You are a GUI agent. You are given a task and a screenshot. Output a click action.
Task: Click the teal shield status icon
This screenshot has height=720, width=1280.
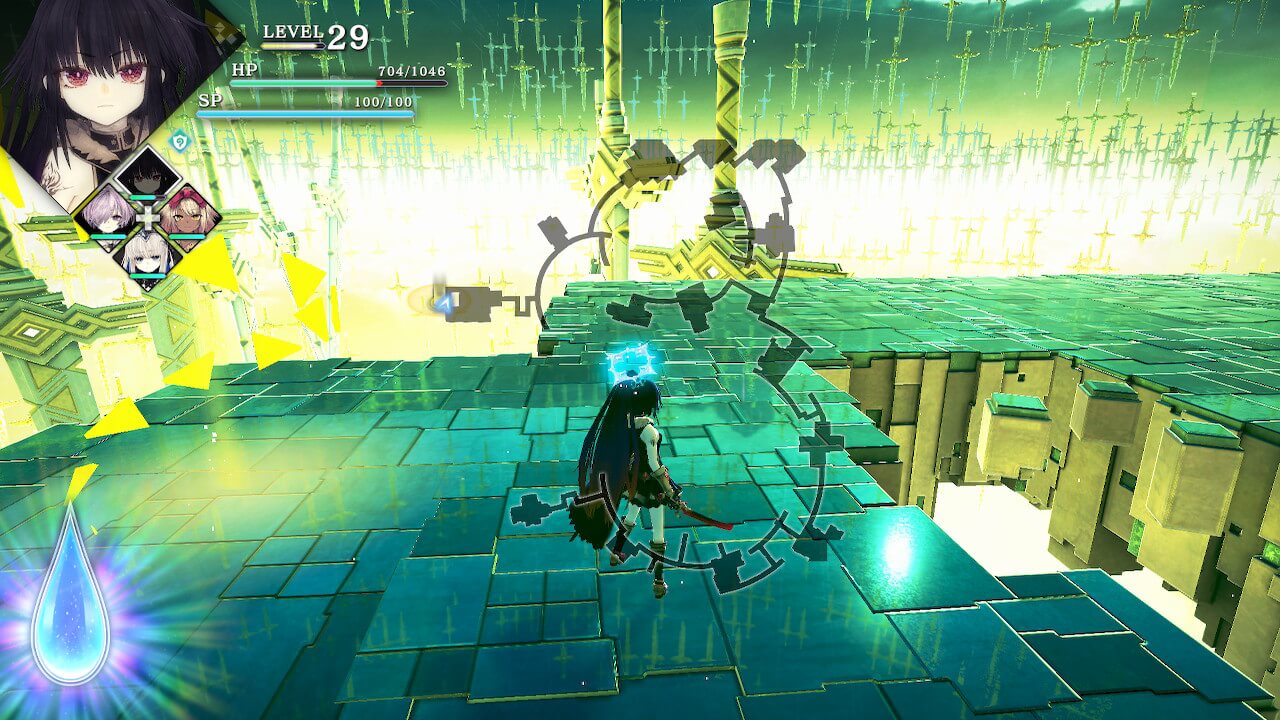pos(179,143)
